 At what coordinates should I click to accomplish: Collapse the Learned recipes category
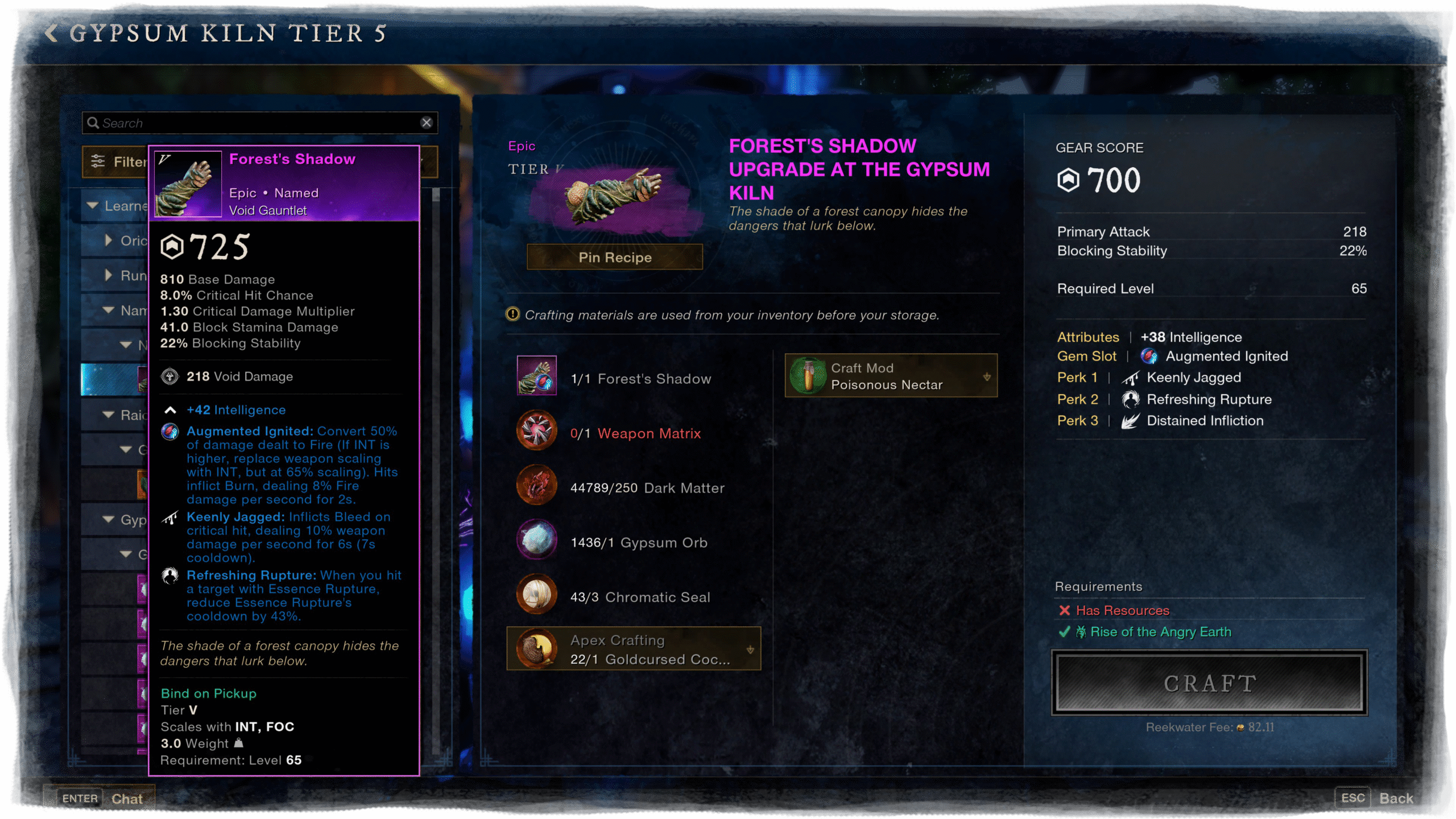pyautogui.click(x=93, y=205)
